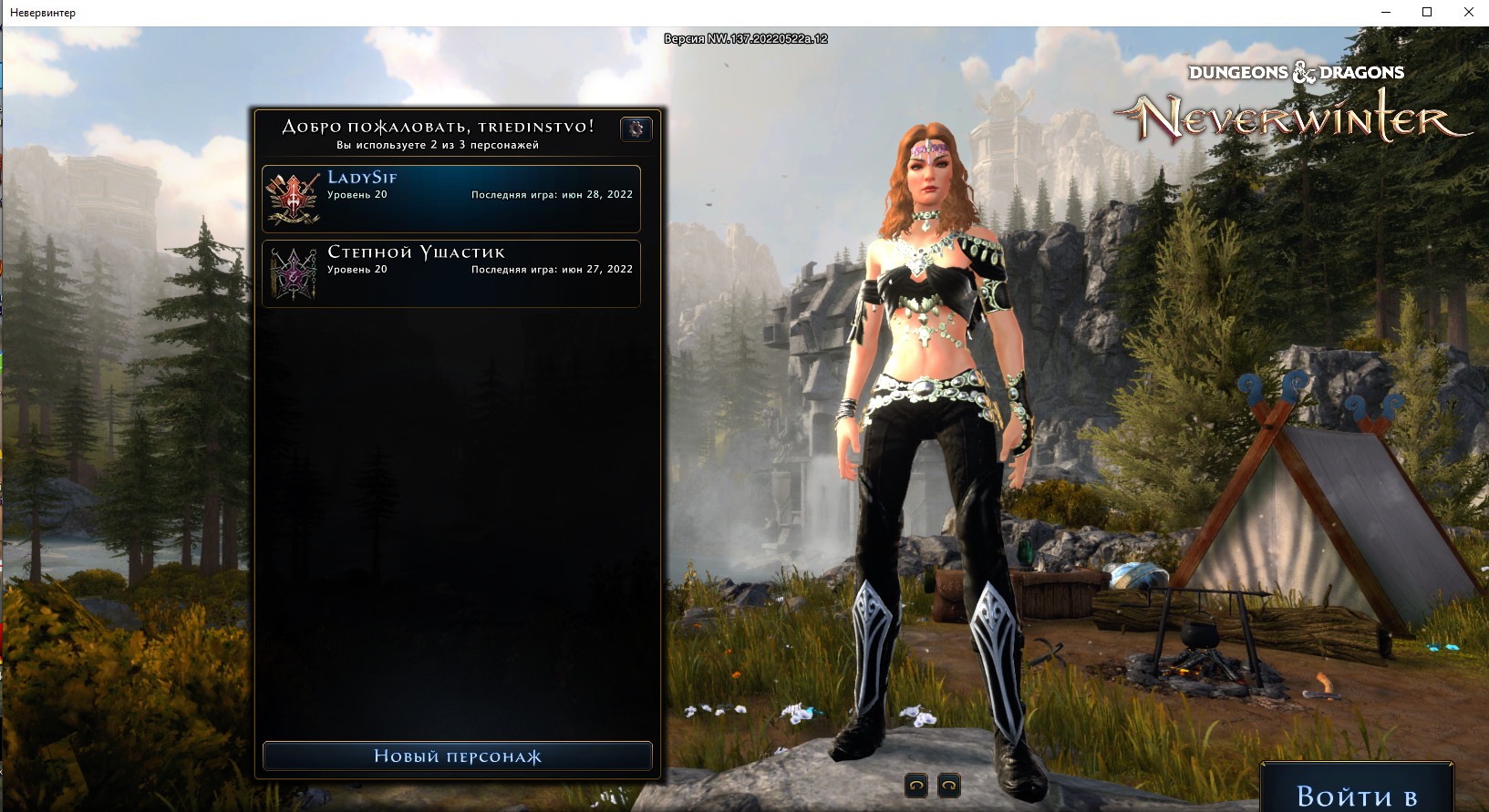
Task: Open the settings gear on the welcome panel
Action: (636, 128)
